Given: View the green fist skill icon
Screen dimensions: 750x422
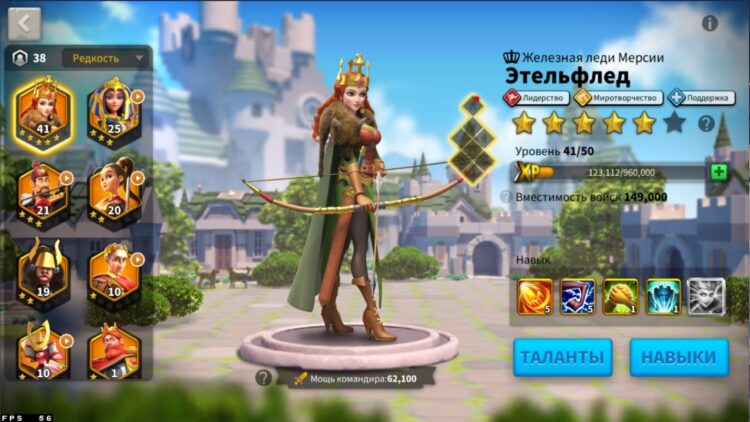Looking at the screenshot, I should click(621, 297).
